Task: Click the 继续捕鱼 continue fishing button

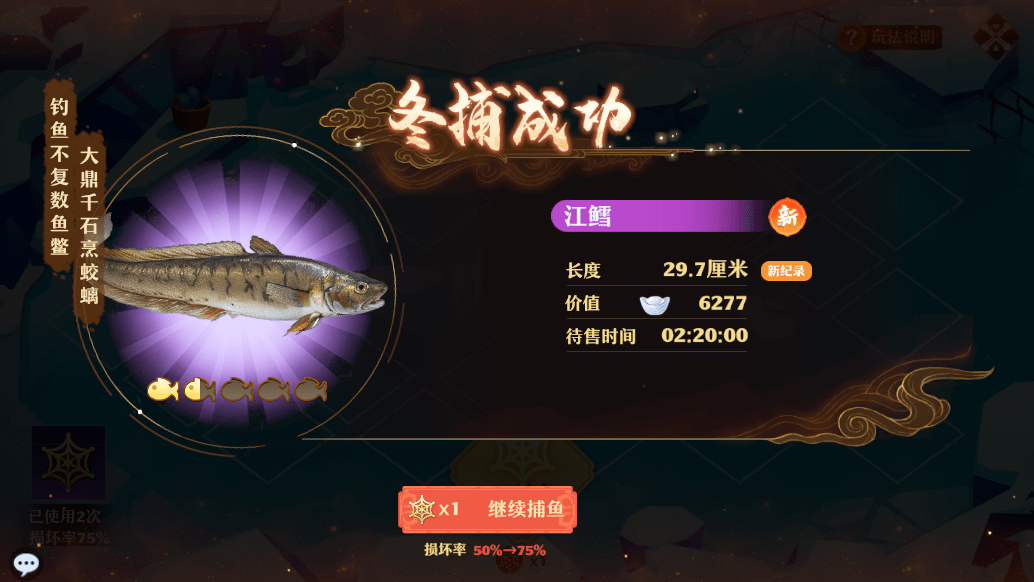Action: click(488, 510)
